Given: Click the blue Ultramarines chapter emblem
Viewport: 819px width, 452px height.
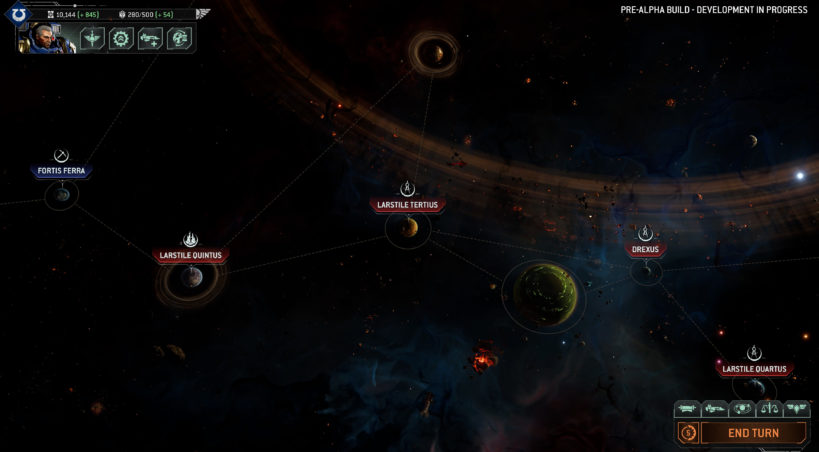Looking at the screenshot, I should pos(19,14).
